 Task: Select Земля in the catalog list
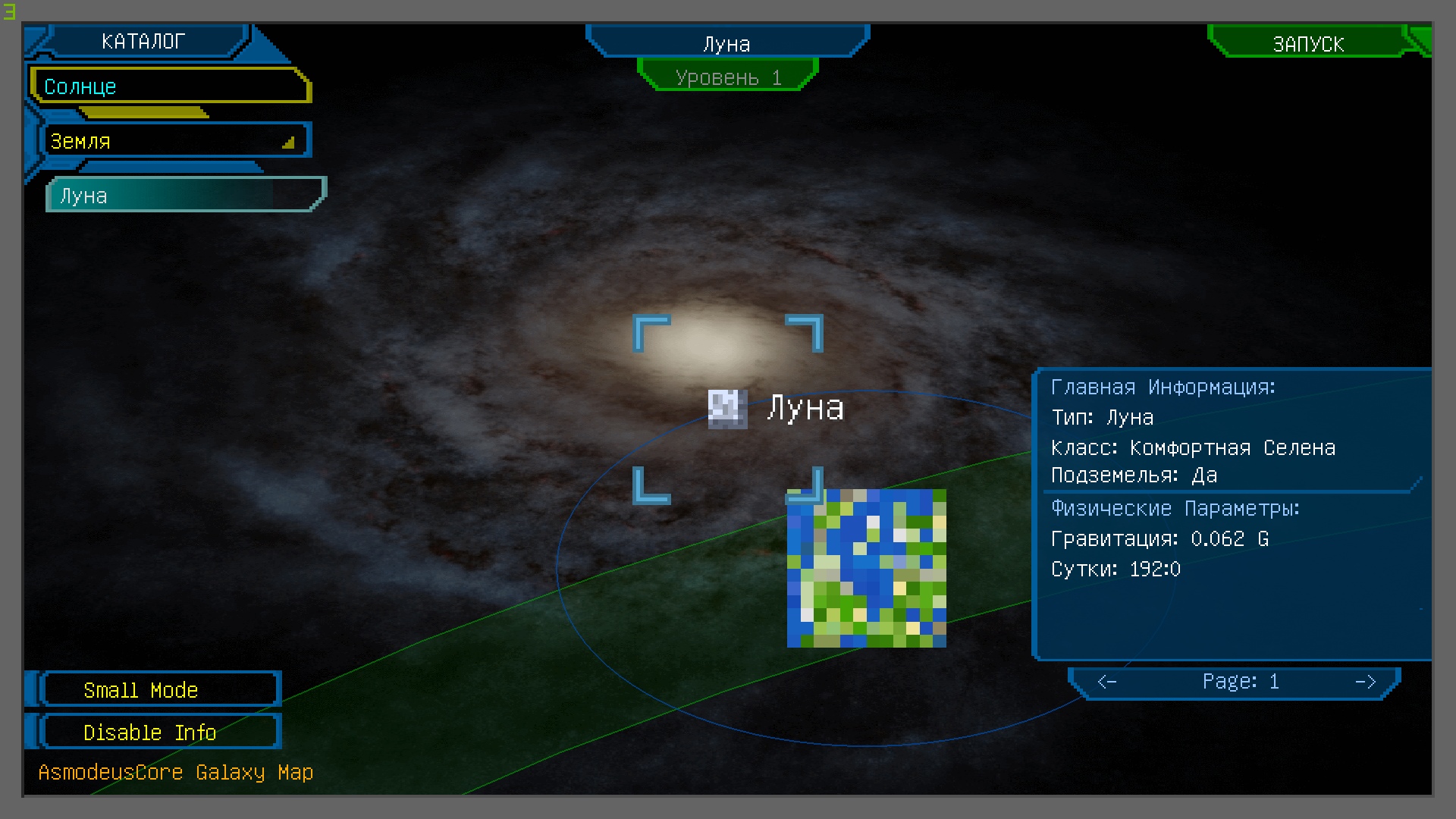pyautogui.click(x=174, y=141)
